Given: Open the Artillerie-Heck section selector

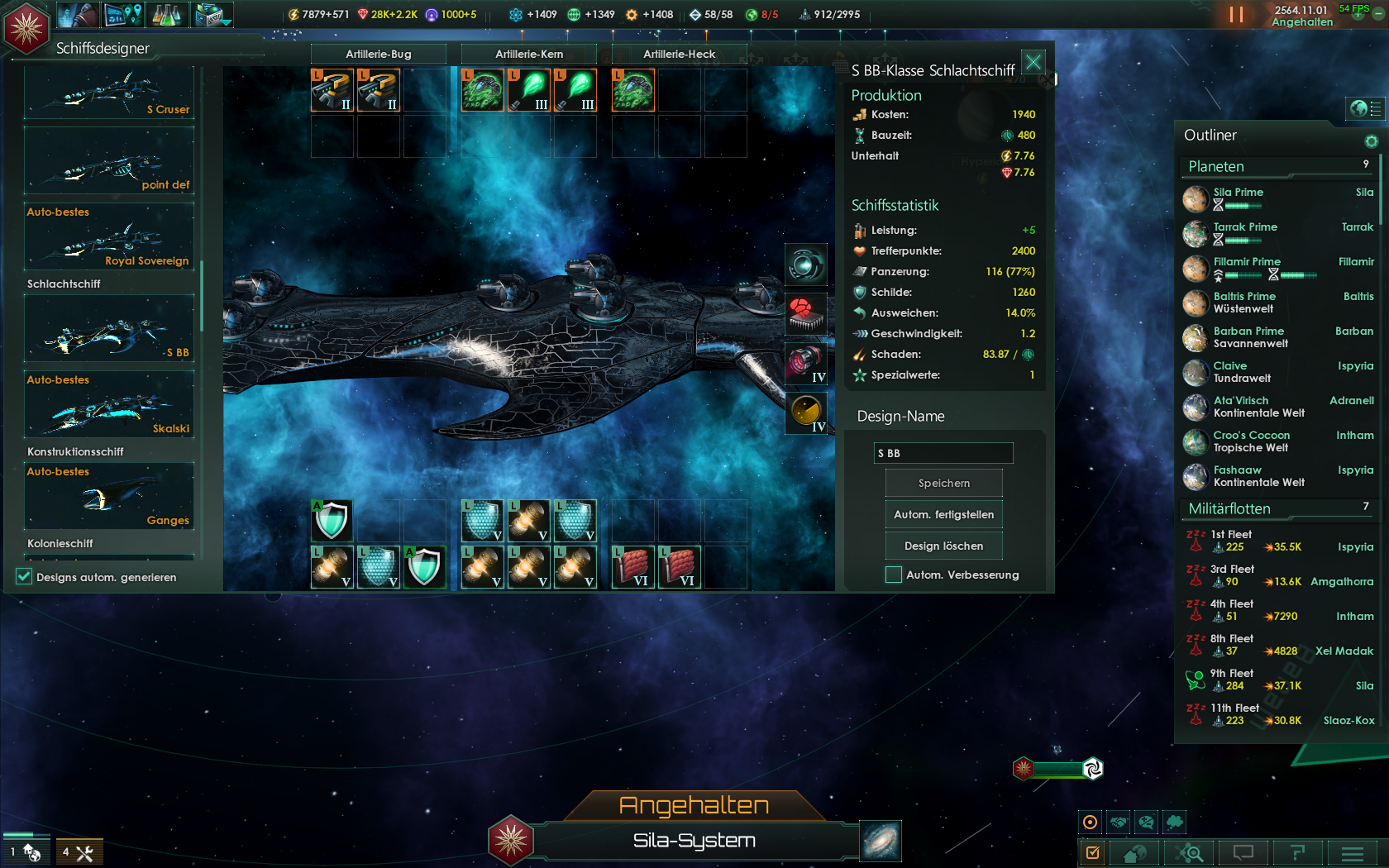Looking at the screenshot, I should (679, 54).
